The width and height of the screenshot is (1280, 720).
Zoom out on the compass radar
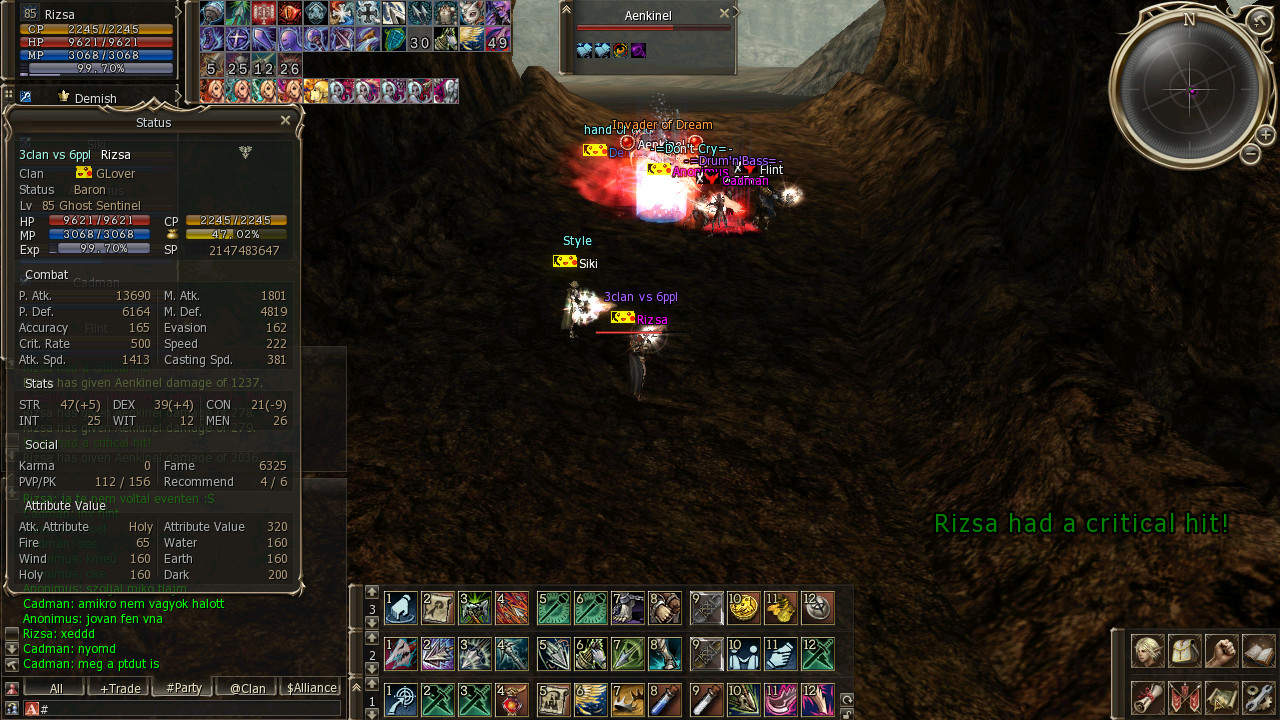point(1250,154)
